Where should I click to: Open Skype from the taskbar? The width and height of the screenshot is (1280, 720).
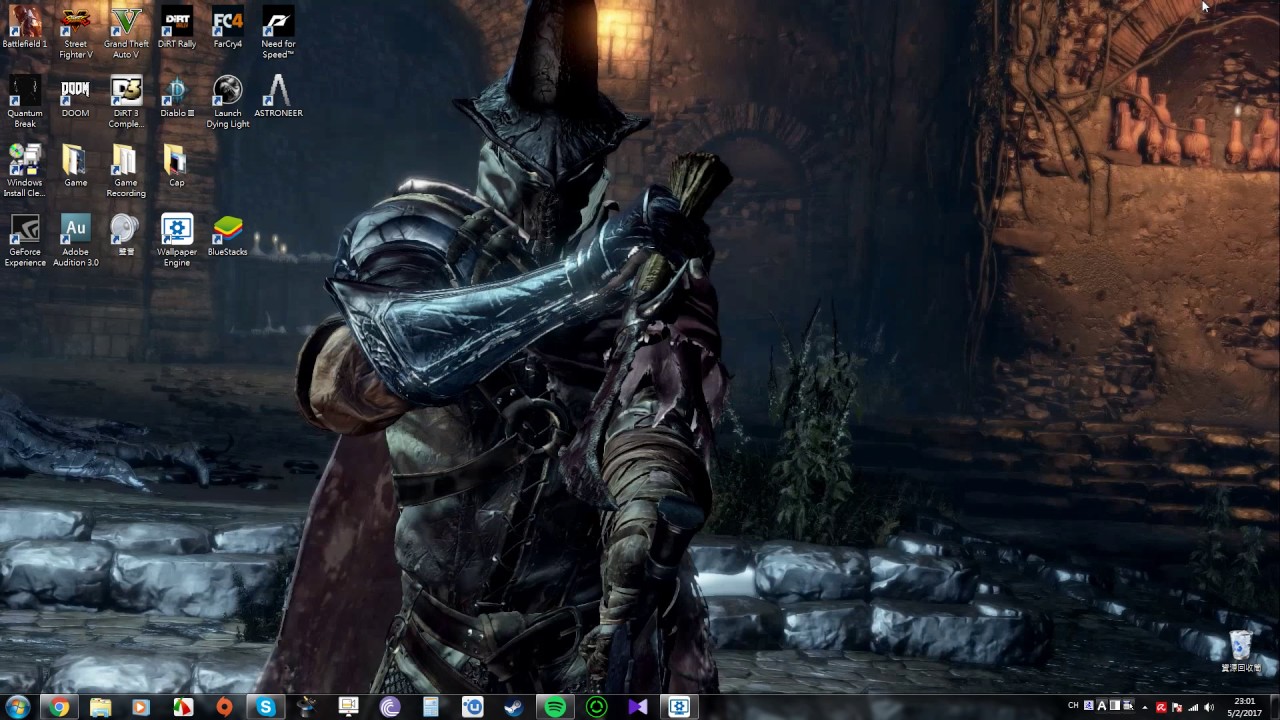click(x=265, y=707)
